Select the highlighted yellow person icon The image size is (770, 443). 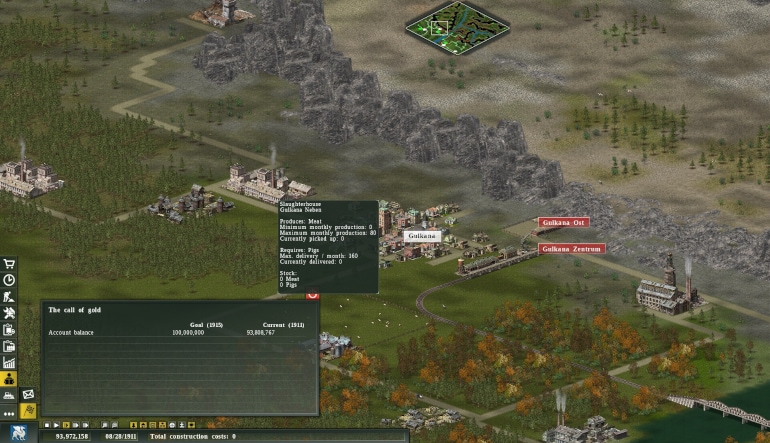(9, 379)
